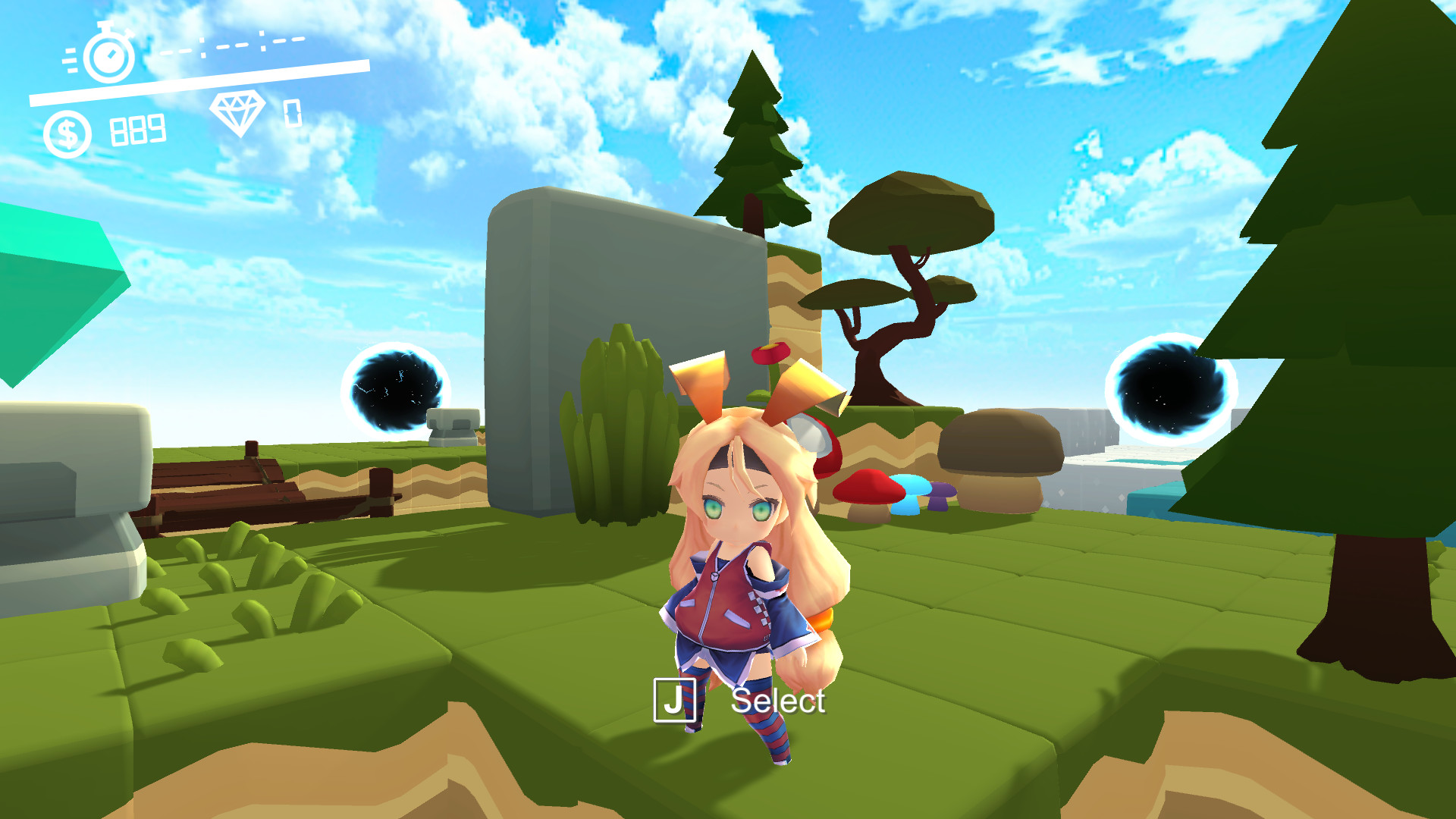Click the Select label text

coord(779,701)
